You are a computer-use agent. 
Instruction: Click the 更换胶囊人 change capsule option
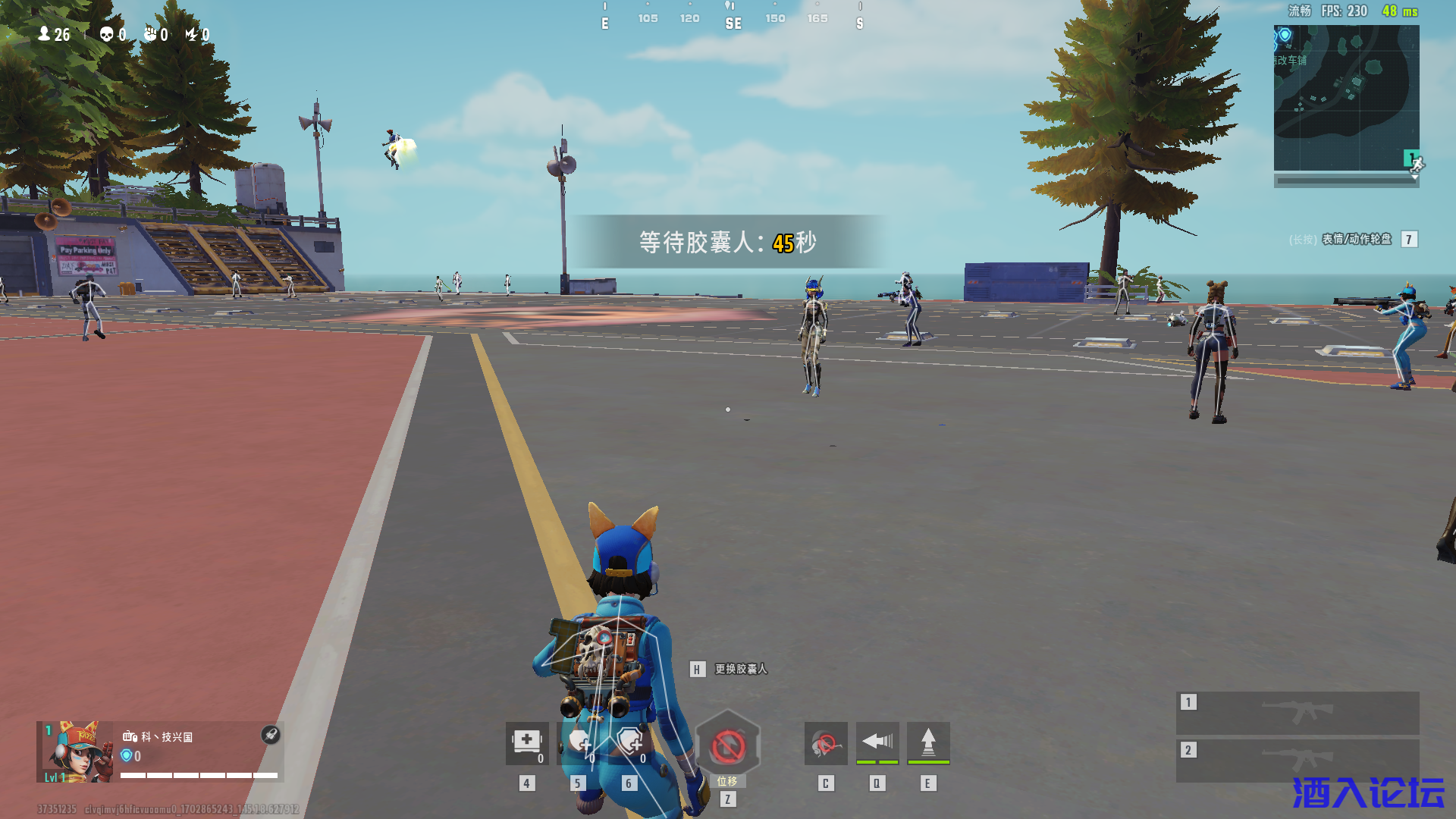[740, 669]
